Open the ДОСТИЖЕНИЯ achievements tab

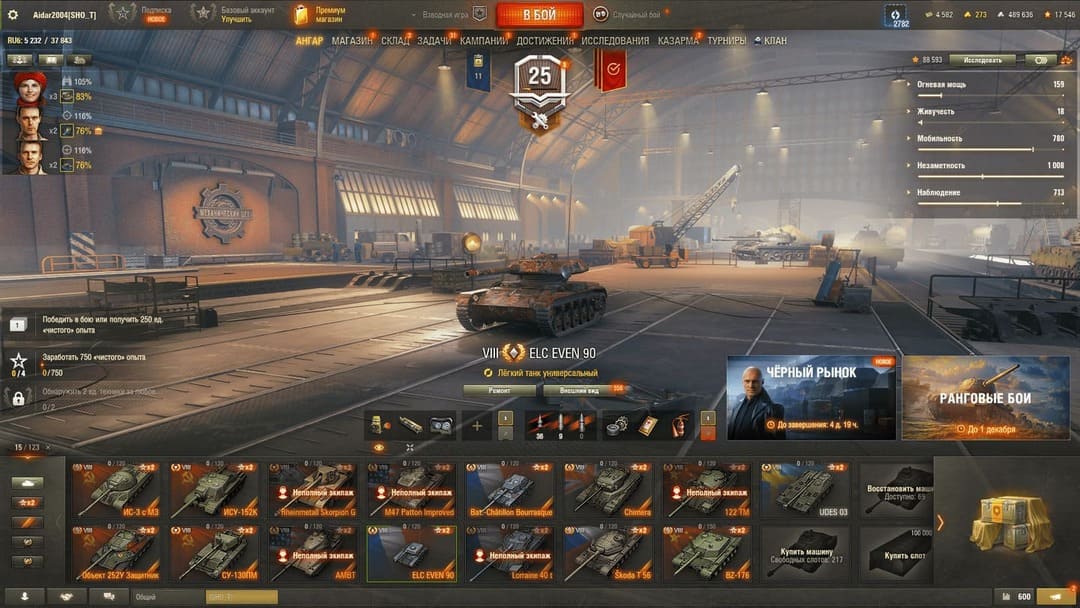[545, 41]
